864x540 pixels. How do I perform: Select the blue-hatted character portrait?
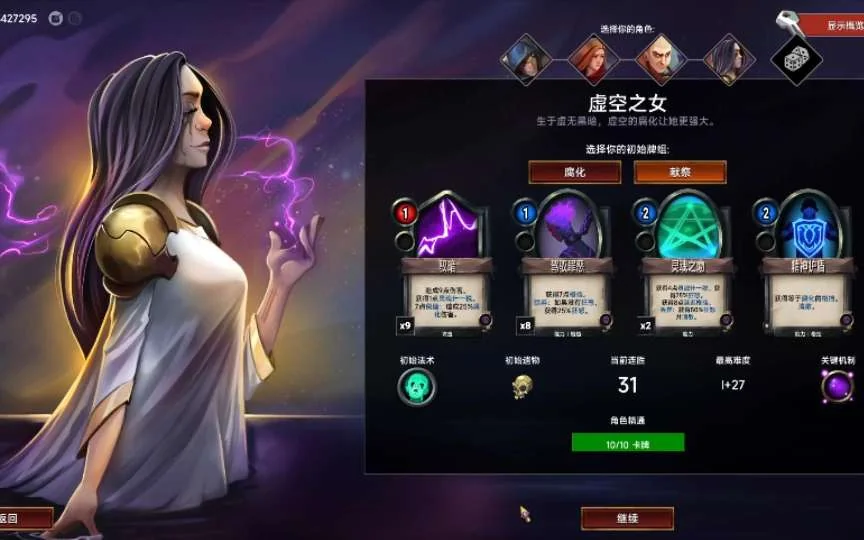526,59
